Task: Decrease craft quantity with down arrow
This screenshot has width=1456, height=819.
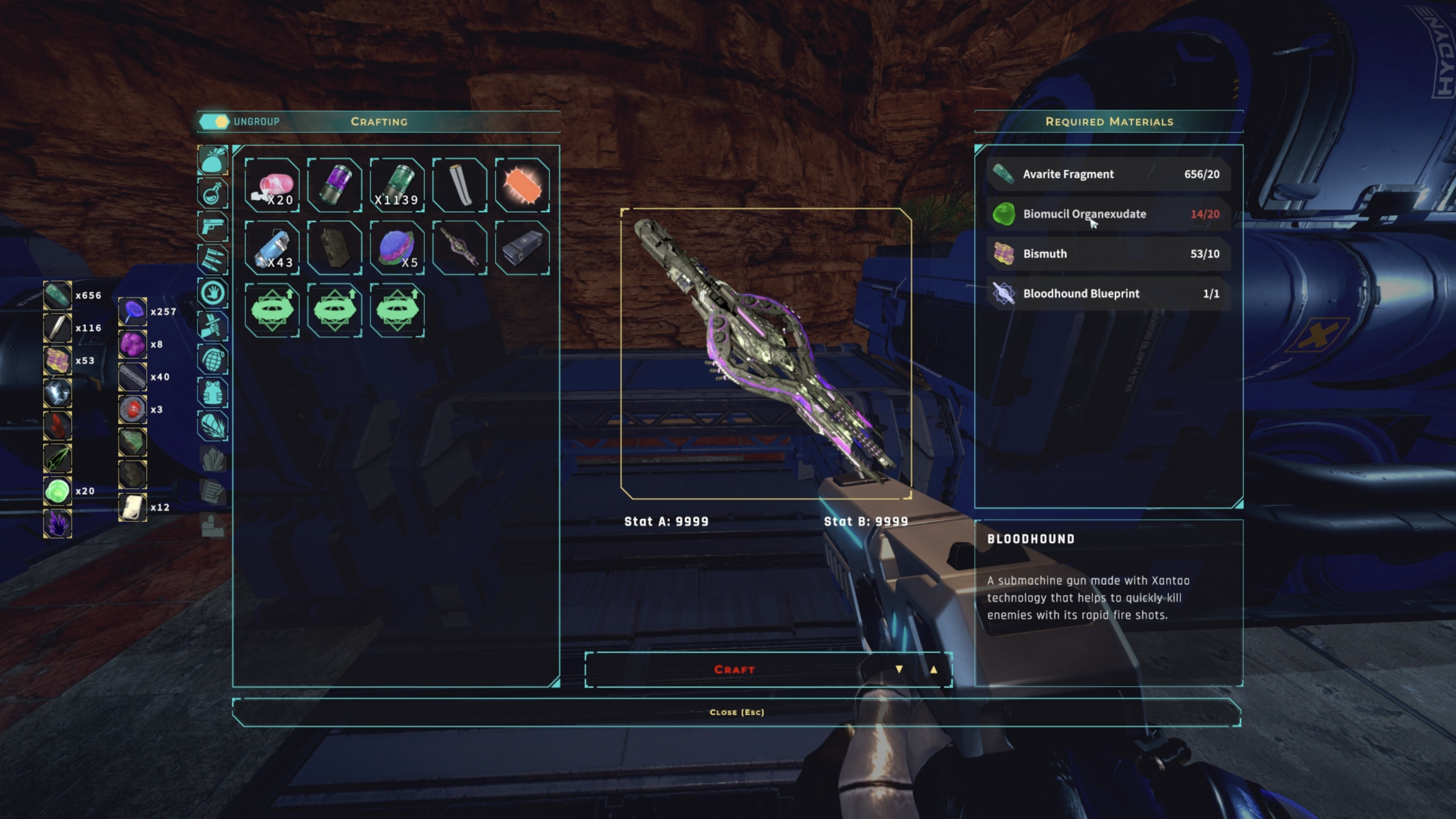Action: click(x=899, y=670)
